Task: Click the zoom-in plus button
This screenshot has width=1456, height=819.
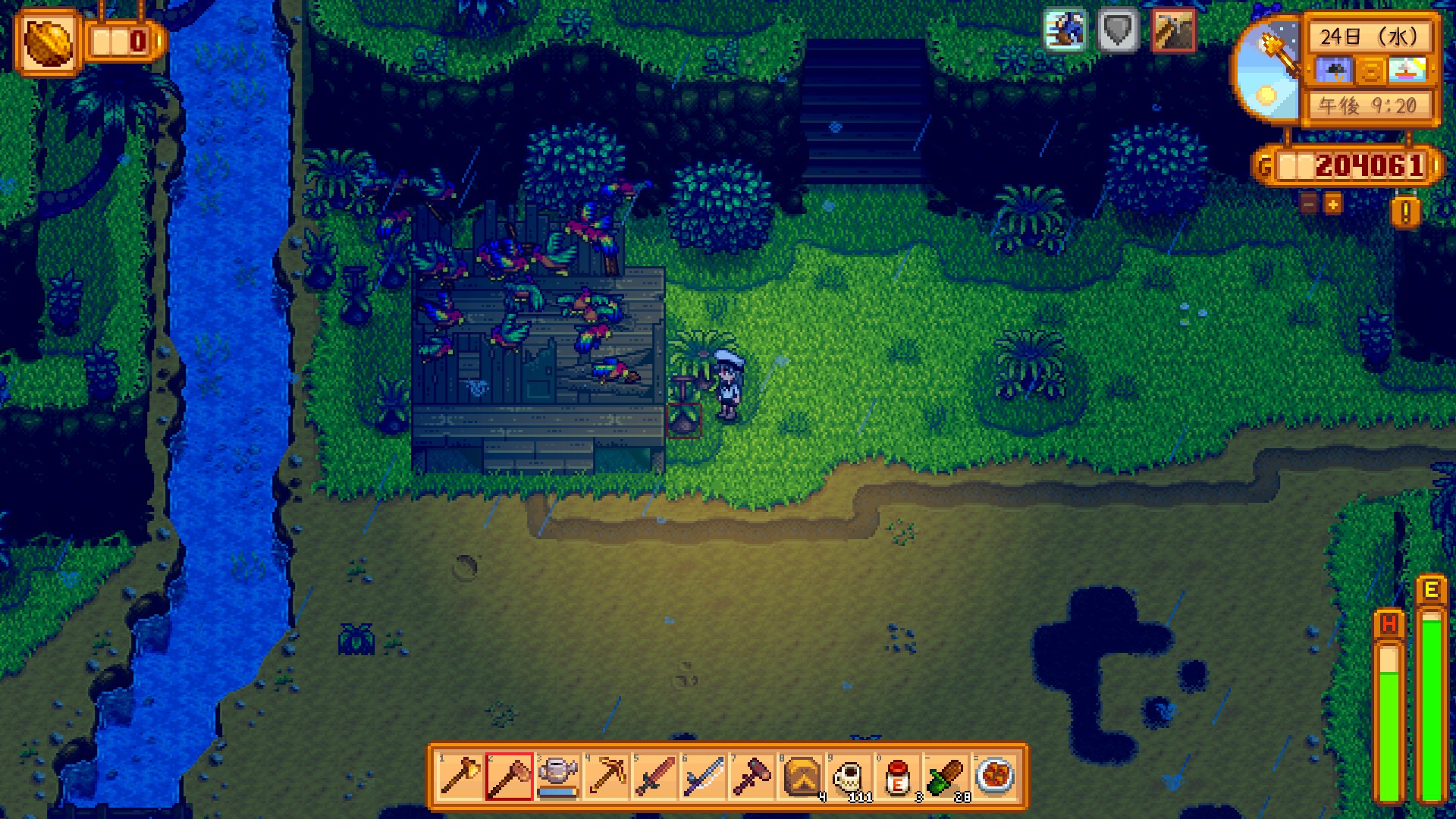Action: pos(1332,203)
